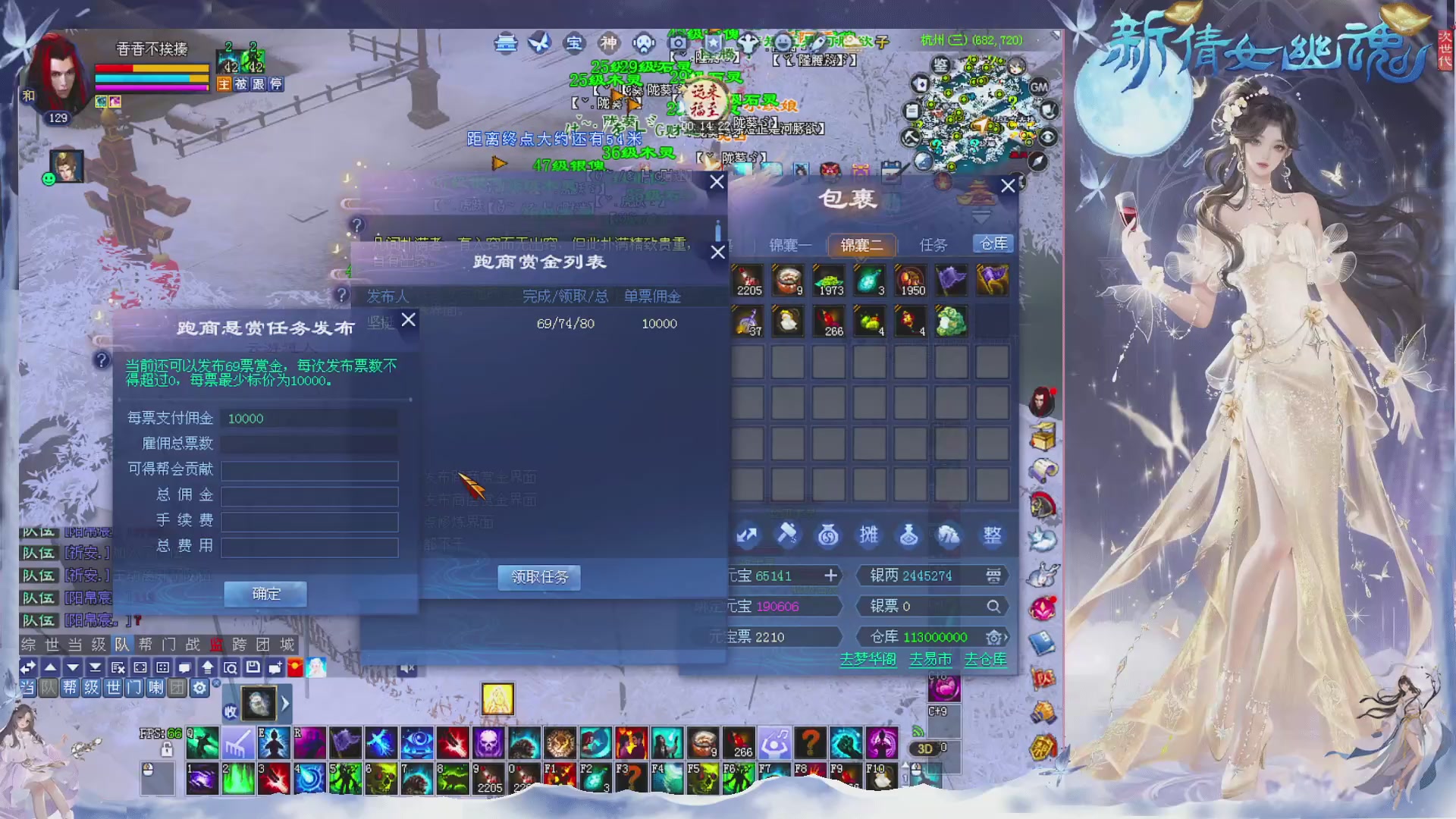
Task: Click the magnifier search icon beside 银票
Action: click(x=995, y=606)
